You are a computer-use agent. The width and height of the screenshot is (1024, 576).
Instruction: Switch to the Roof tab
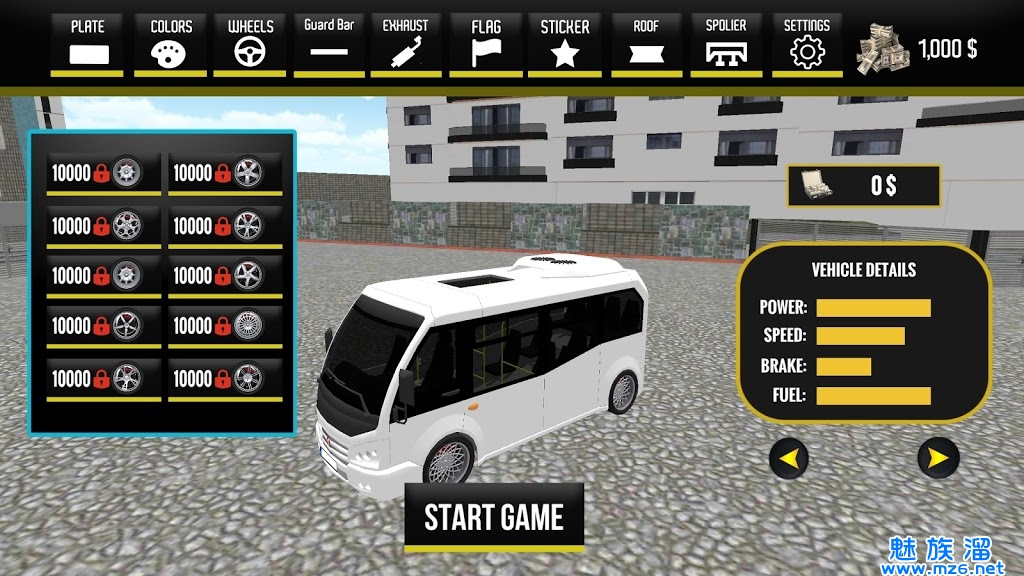(x=646, y=44)
